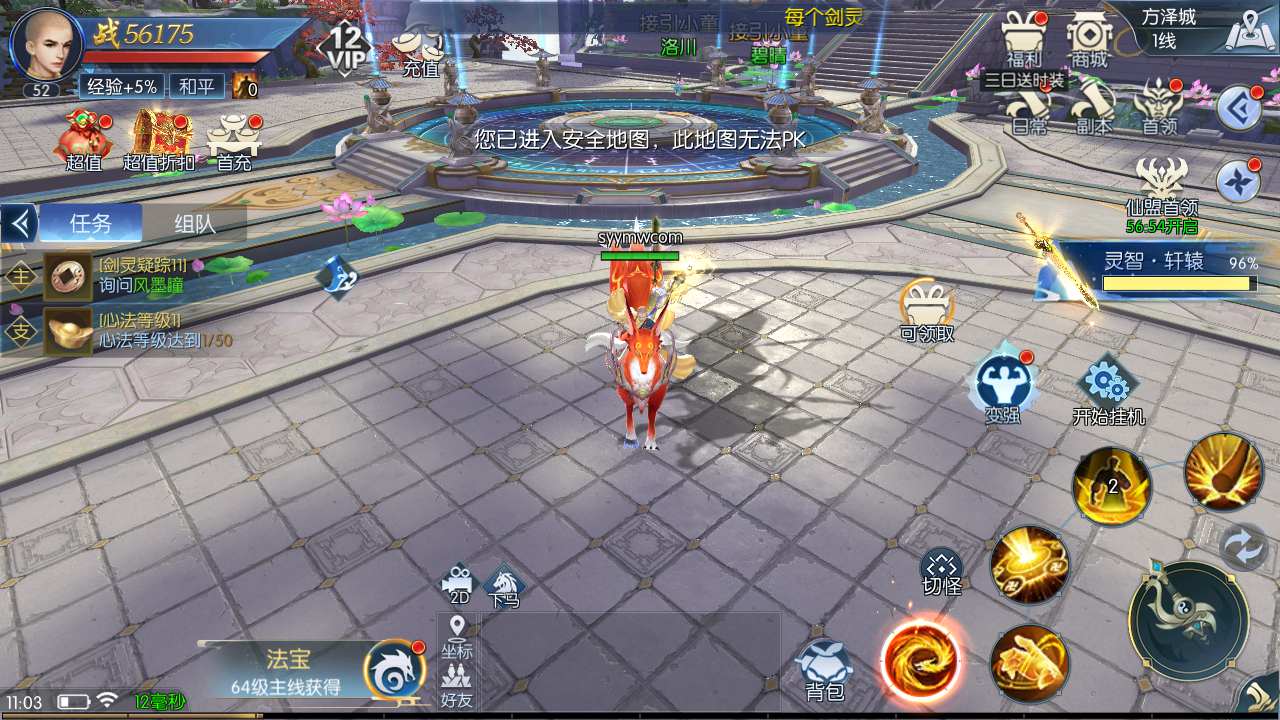Open the 背包 bag inventory

click(824, 670)
